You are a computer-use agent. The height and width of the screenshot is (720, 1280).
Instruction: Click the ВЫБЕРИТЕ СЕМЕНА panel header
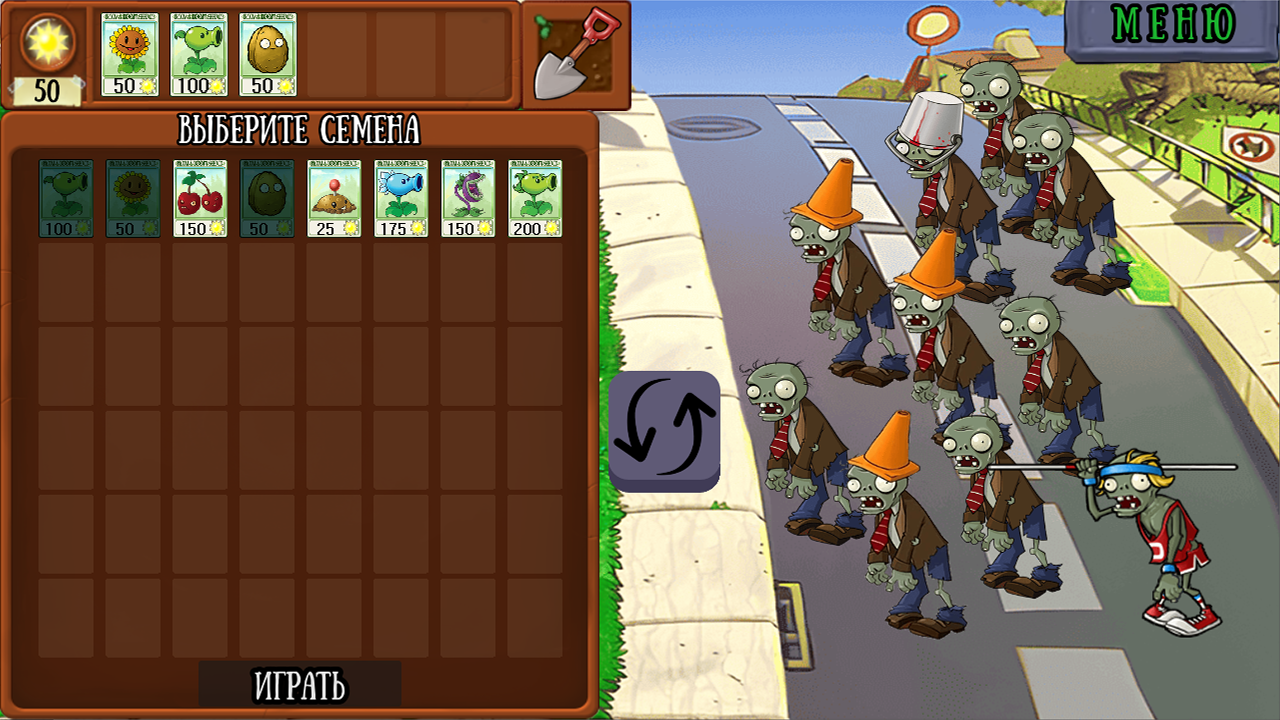300,127
